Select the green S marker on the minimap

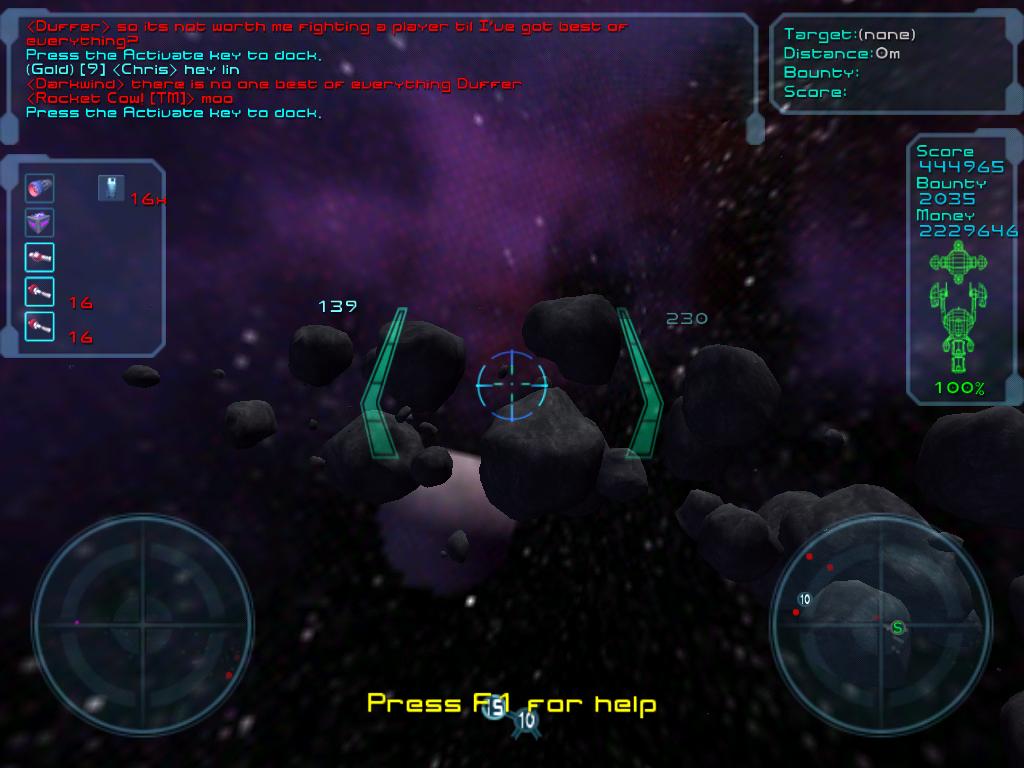(x=898, y=628)
